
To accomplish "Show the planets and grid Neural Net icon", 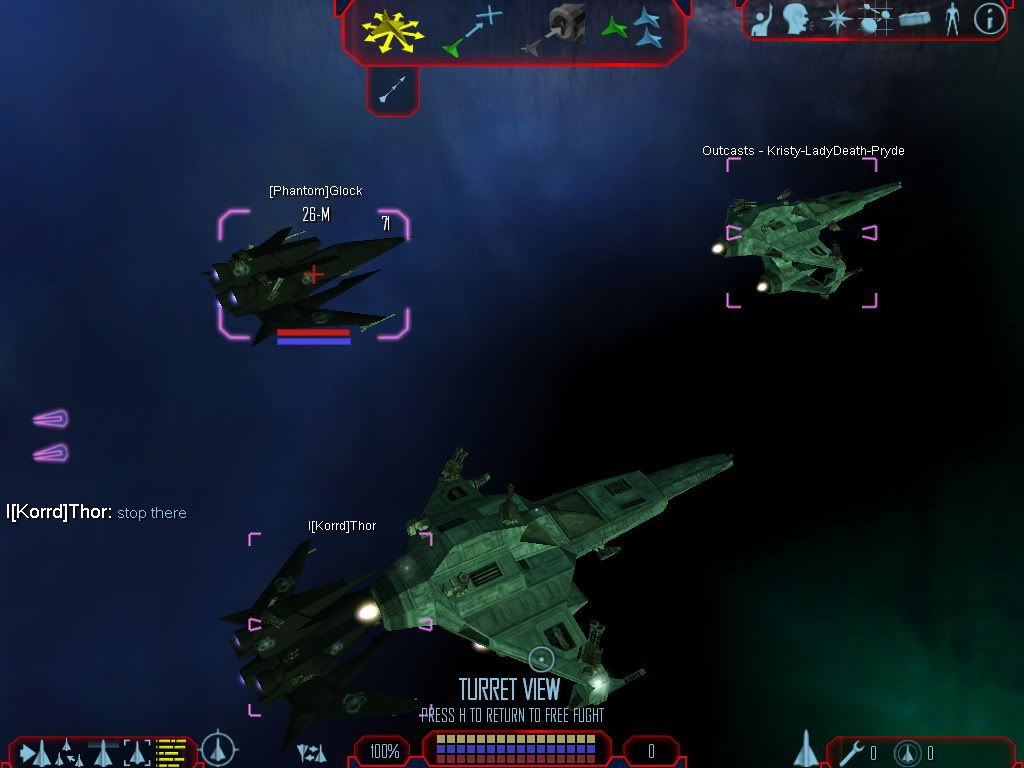I will pyautogui.click(x=876, y=19).
